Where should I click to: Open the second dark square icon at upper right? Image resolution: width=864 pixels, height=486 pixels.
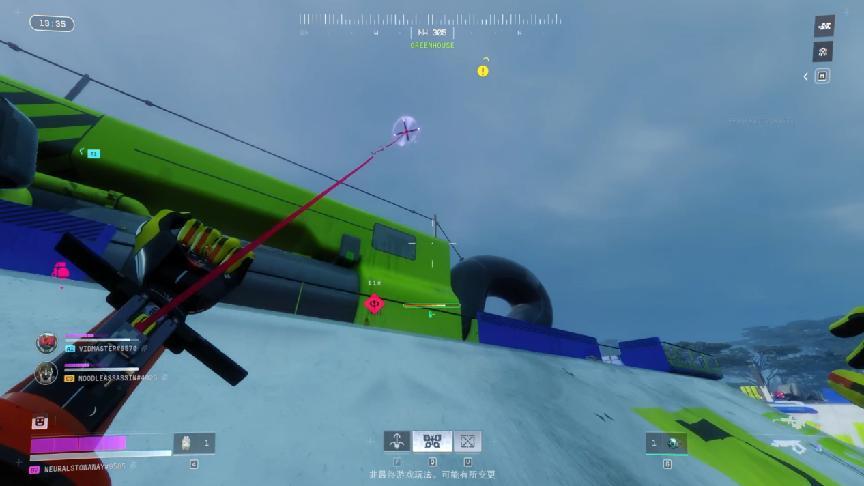[824, 52]
